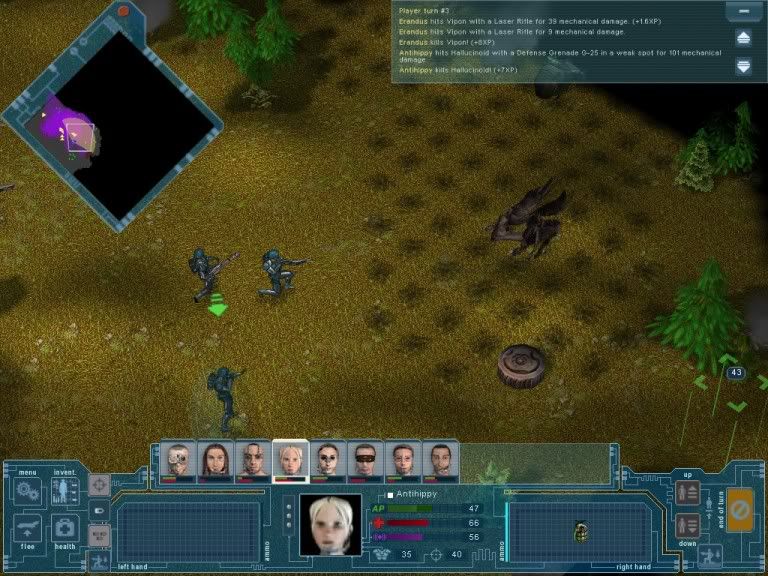Toggle the crosshair aimed-shot mode button
This screenshot has height=576, width=768.
99,485
